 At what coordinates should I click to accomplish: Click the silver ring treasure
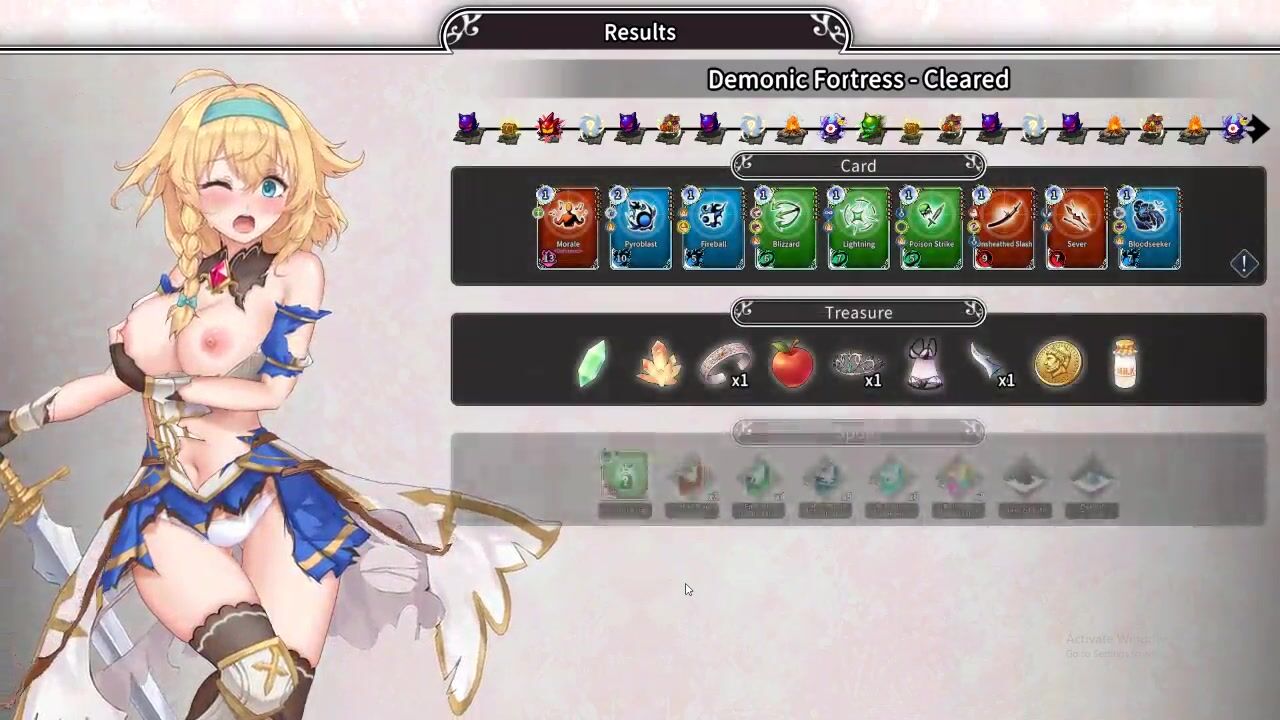[x=723, y=365]
